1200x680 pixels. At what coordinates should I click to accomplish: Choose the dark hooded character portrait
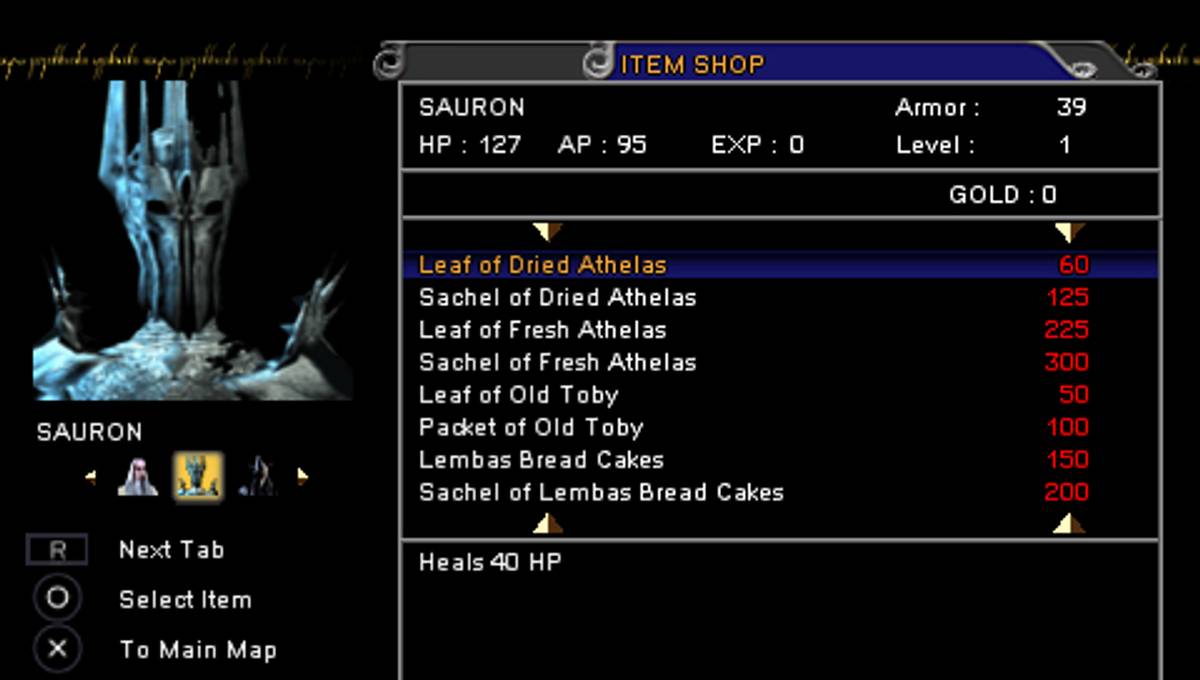click(x=258, y=477)
